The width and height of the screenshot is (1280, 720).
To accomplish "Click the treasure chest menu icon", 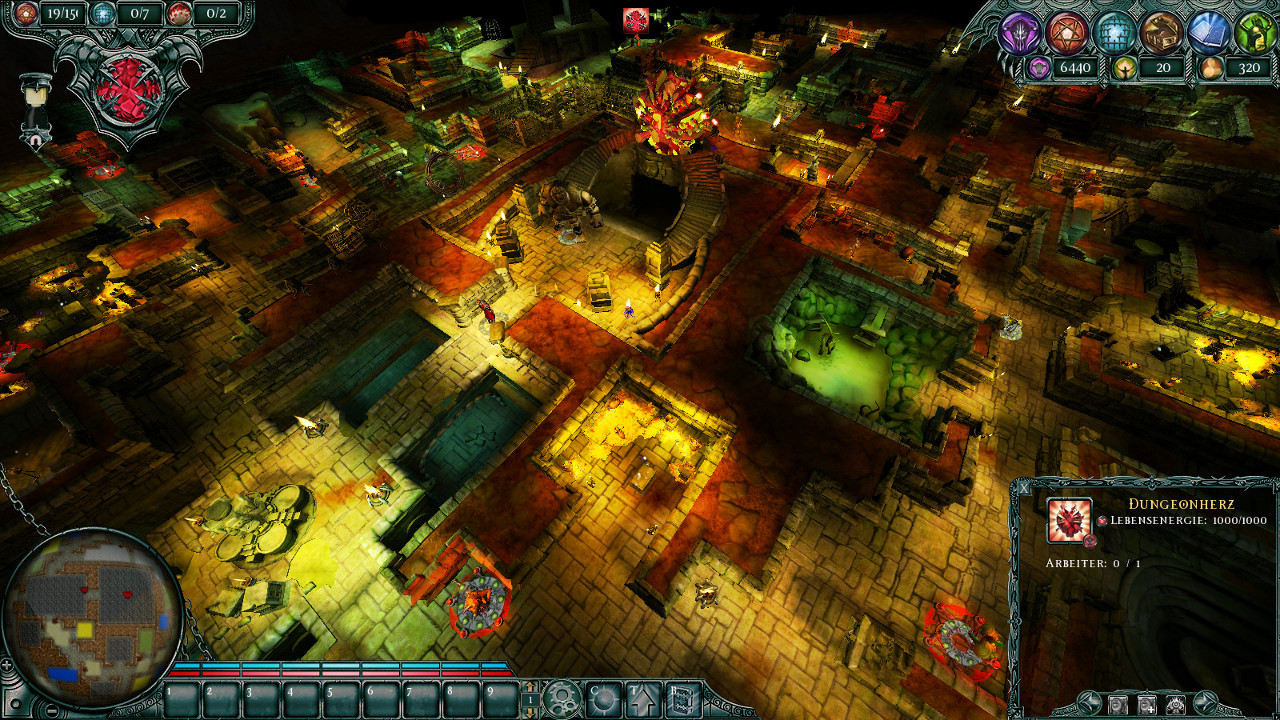I will (1161, 33).
